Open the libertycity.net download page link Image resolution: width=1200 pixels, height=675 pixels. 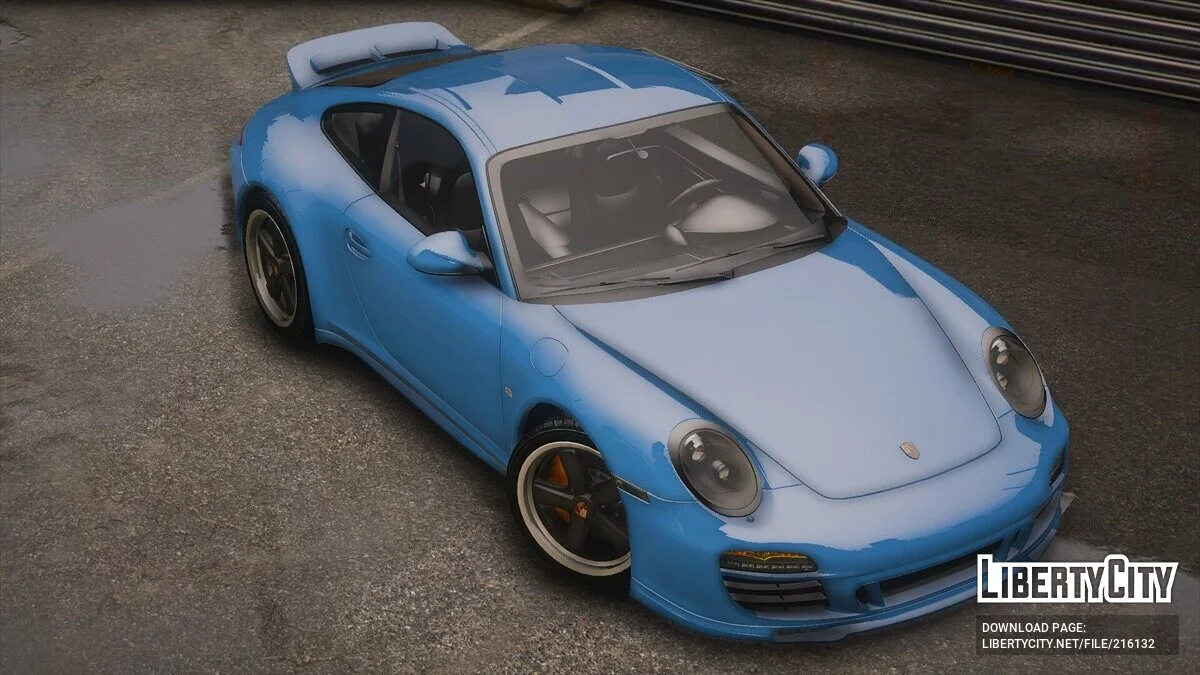1068,643
